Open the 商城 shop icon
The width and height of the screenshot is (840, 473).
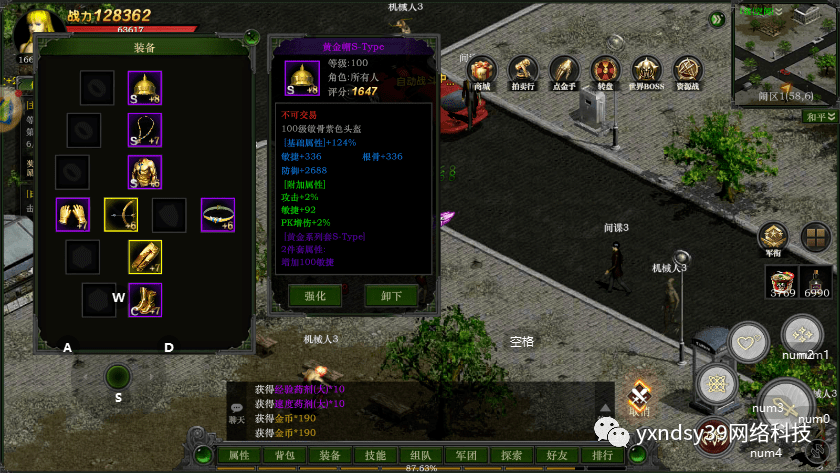[482, 72]
